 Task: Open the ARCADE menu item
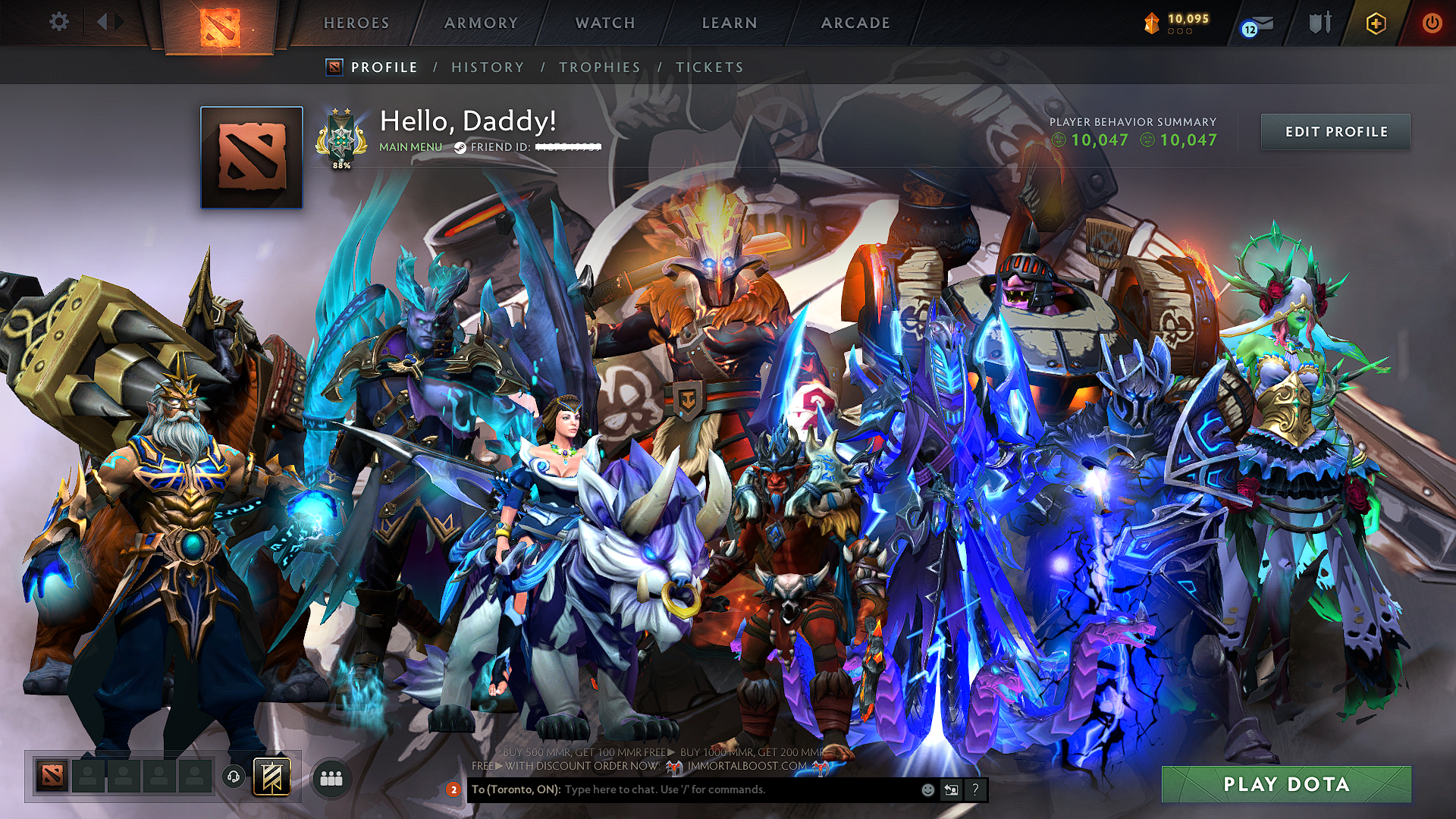855,23
